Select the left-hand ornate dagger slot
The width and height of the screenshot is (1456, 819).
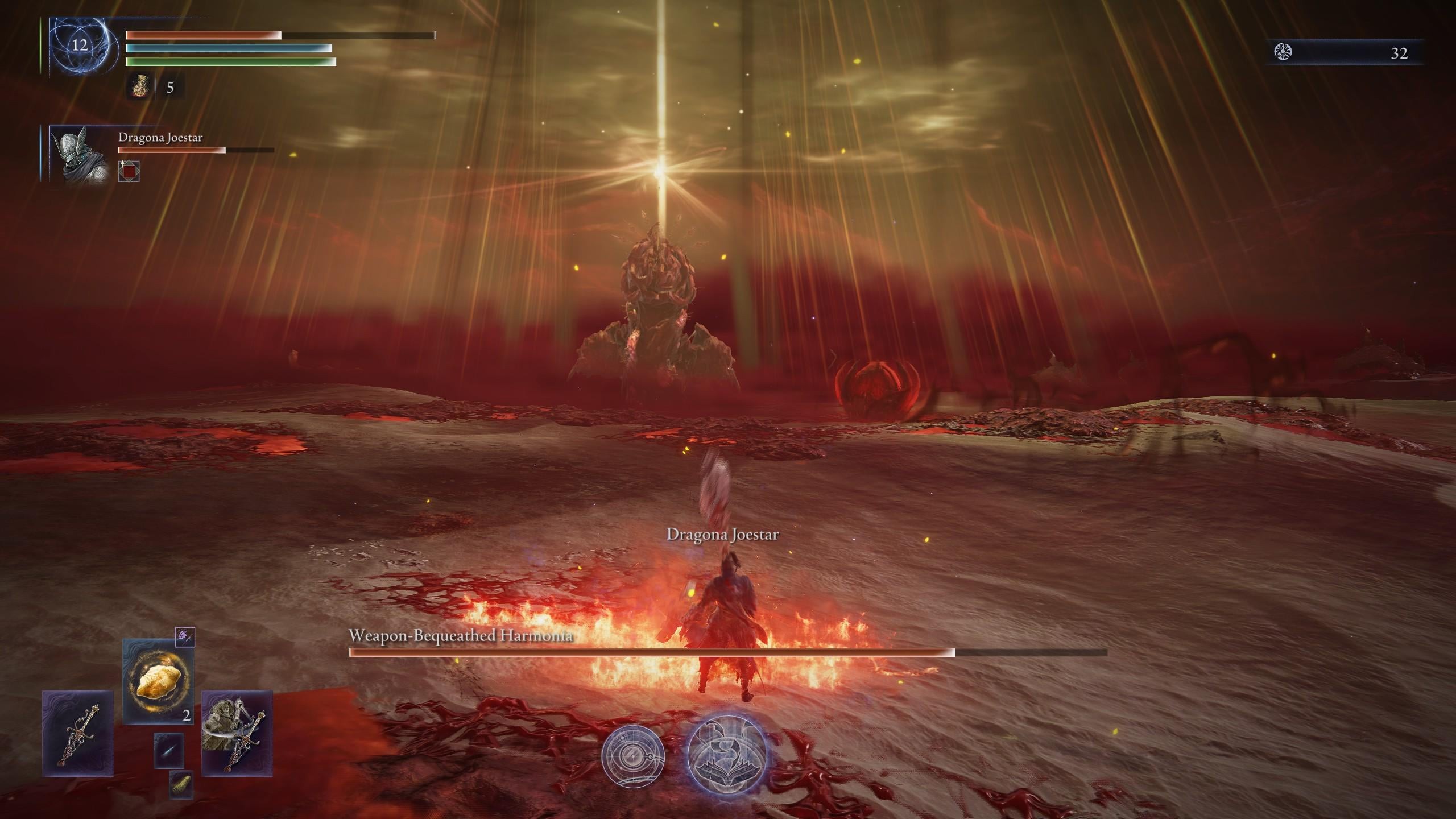(78, 733)
